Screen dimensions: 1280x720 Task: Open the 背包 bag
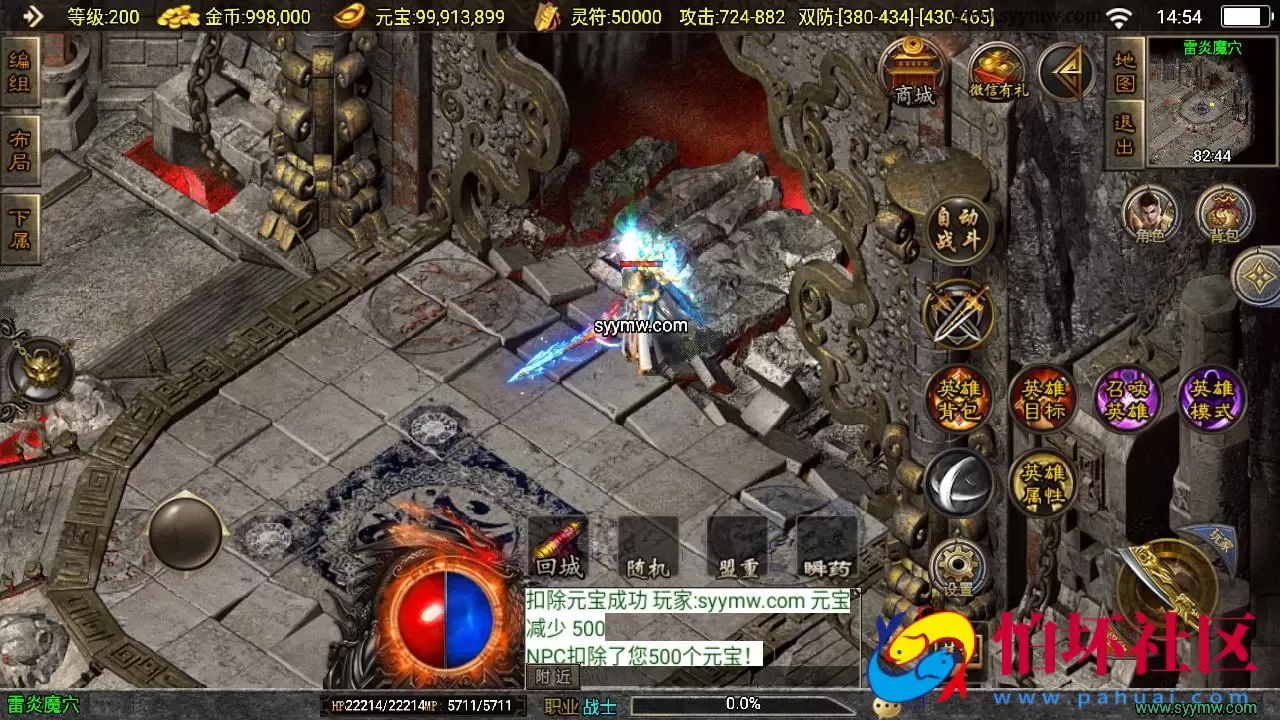tap(1224, 214)
